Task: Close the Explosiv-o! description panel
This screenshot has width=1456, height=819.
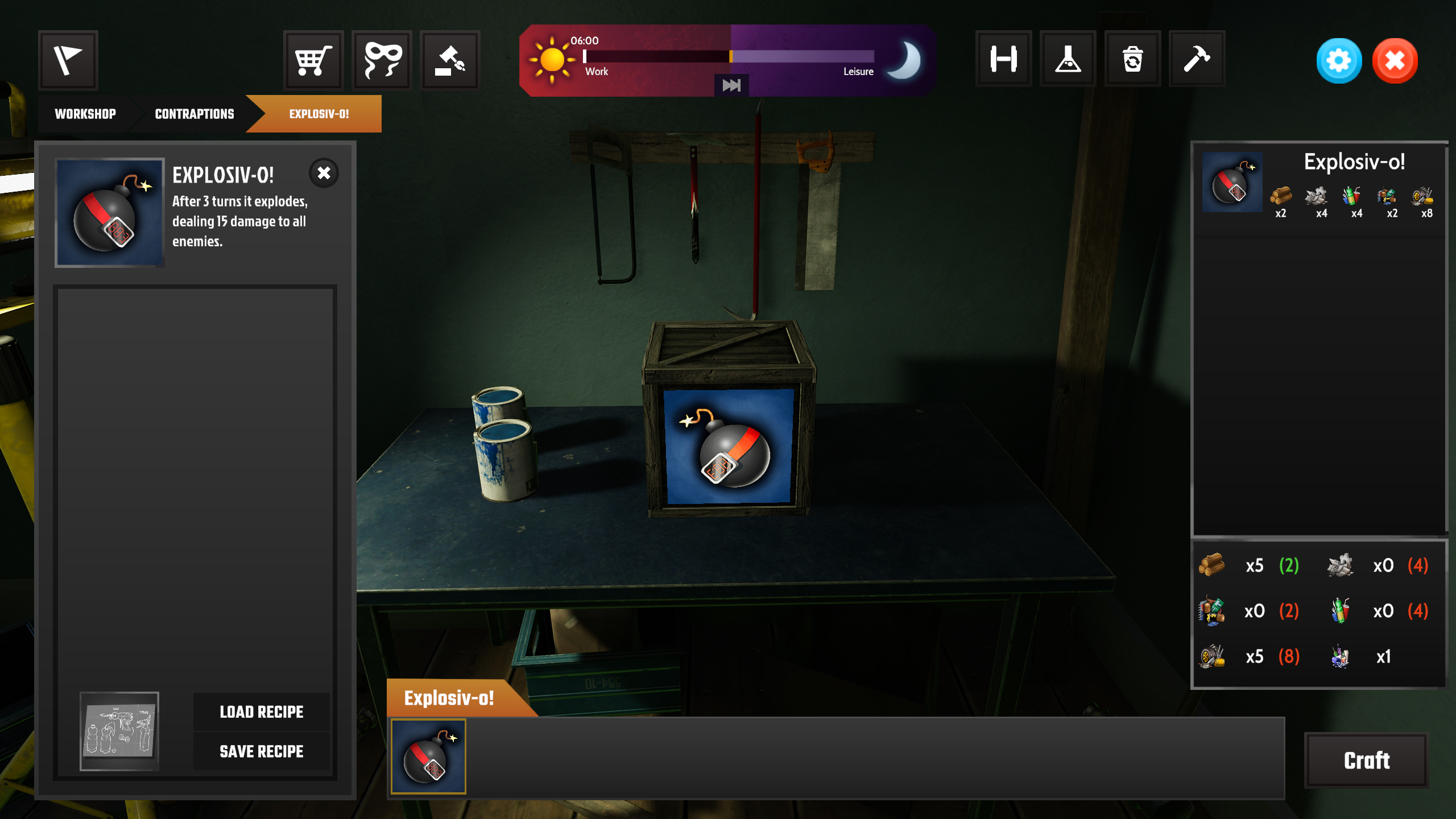Action: tap(324, 173)
